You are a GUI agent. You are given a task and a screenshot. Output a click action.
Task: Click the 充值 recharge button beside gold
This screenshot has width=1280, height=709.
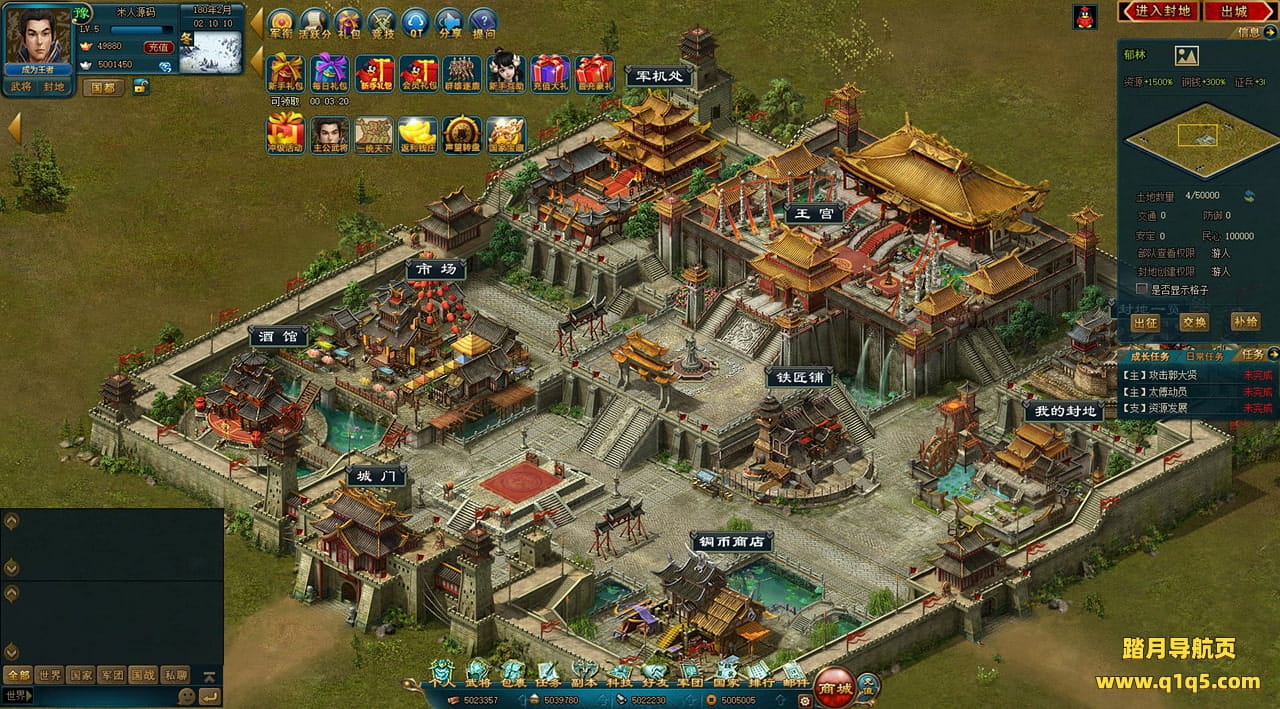pos(158,47)
